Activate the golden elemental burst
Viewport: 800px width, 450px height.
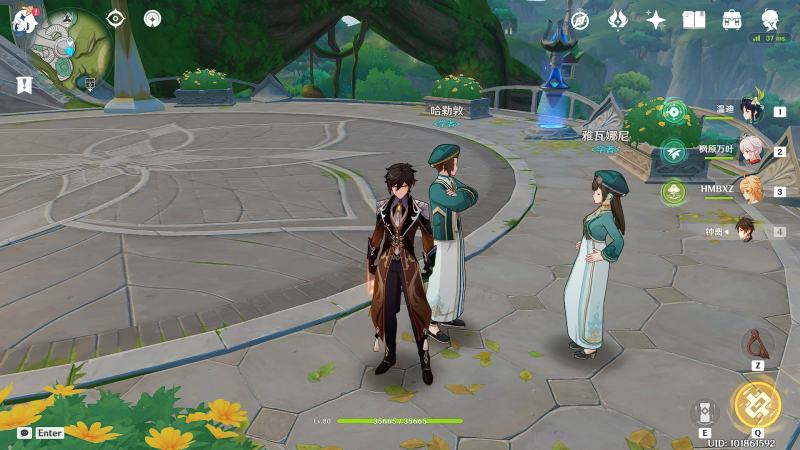pyautogui.click(x=757, y=403)
